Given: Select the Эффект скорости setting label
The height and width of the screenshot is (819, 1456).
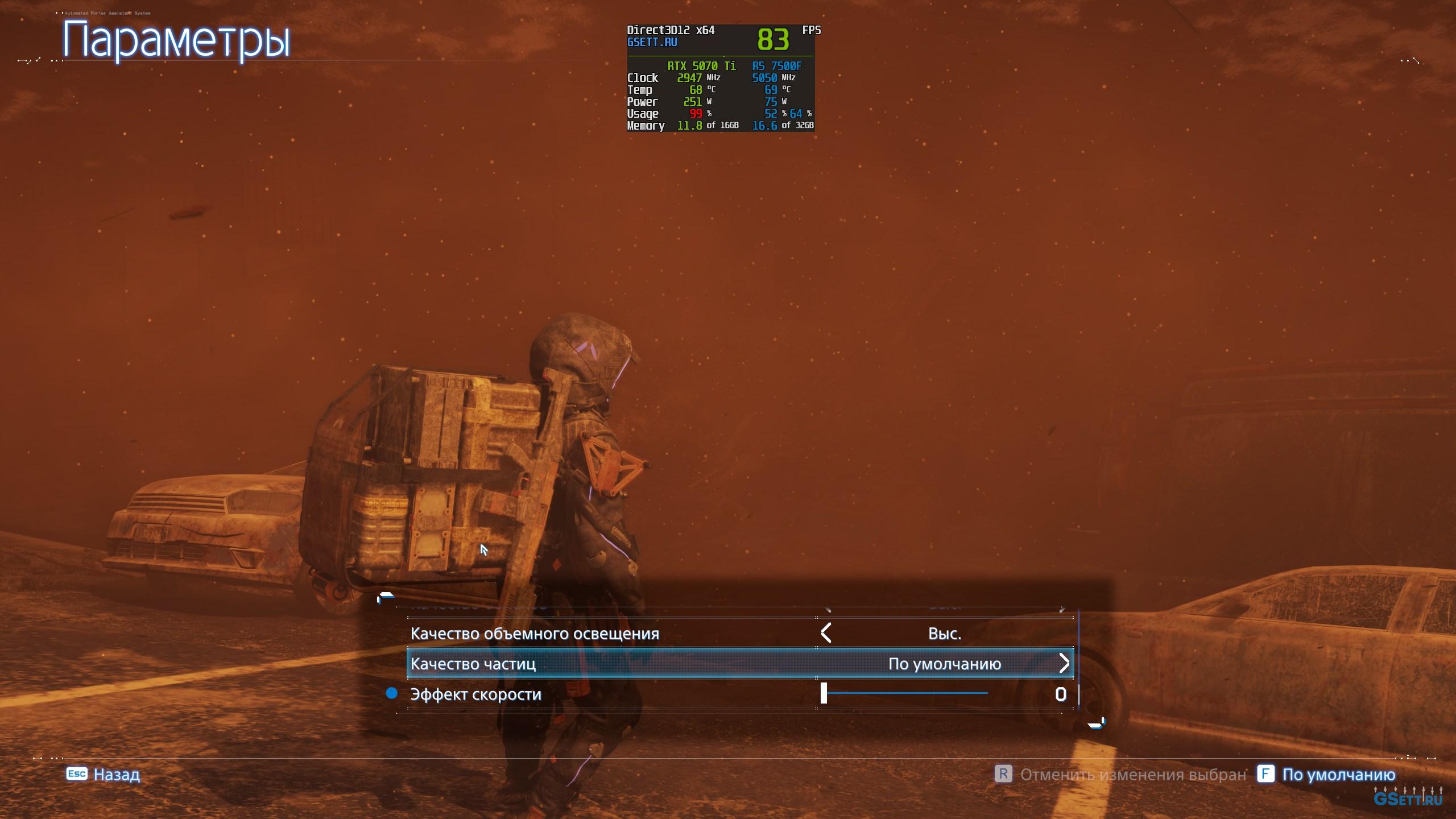Looking at the screenshot, I should tap(475, 694).
